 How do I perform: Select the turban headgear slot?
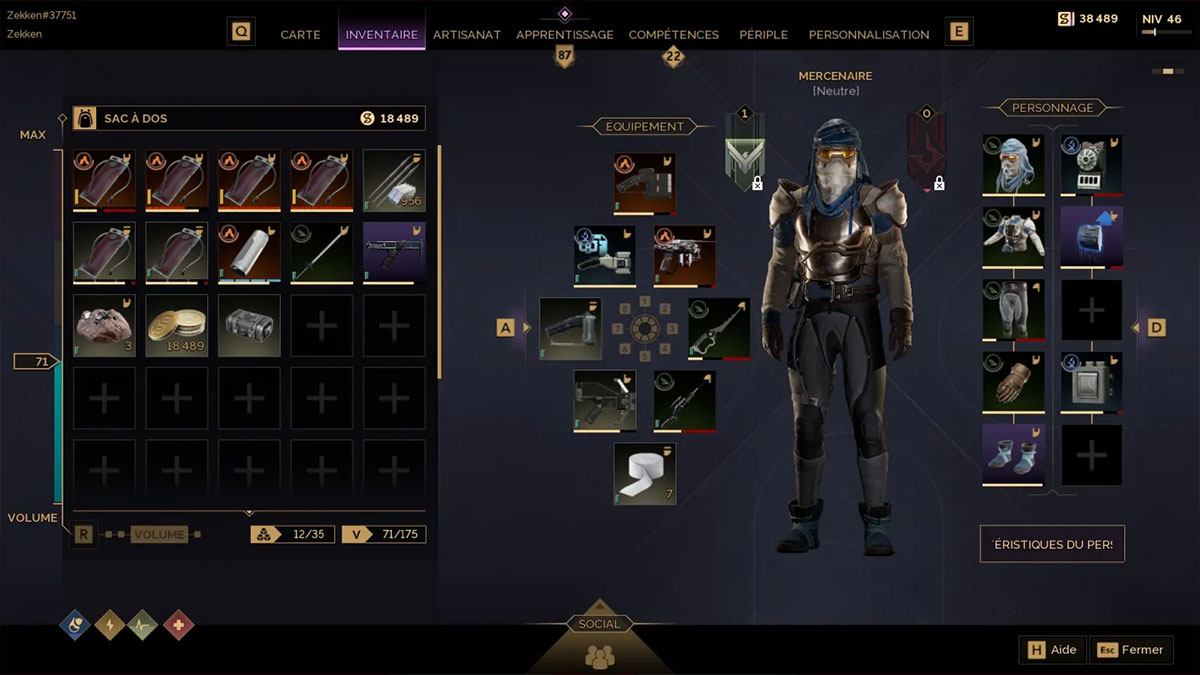(1013, 165)
